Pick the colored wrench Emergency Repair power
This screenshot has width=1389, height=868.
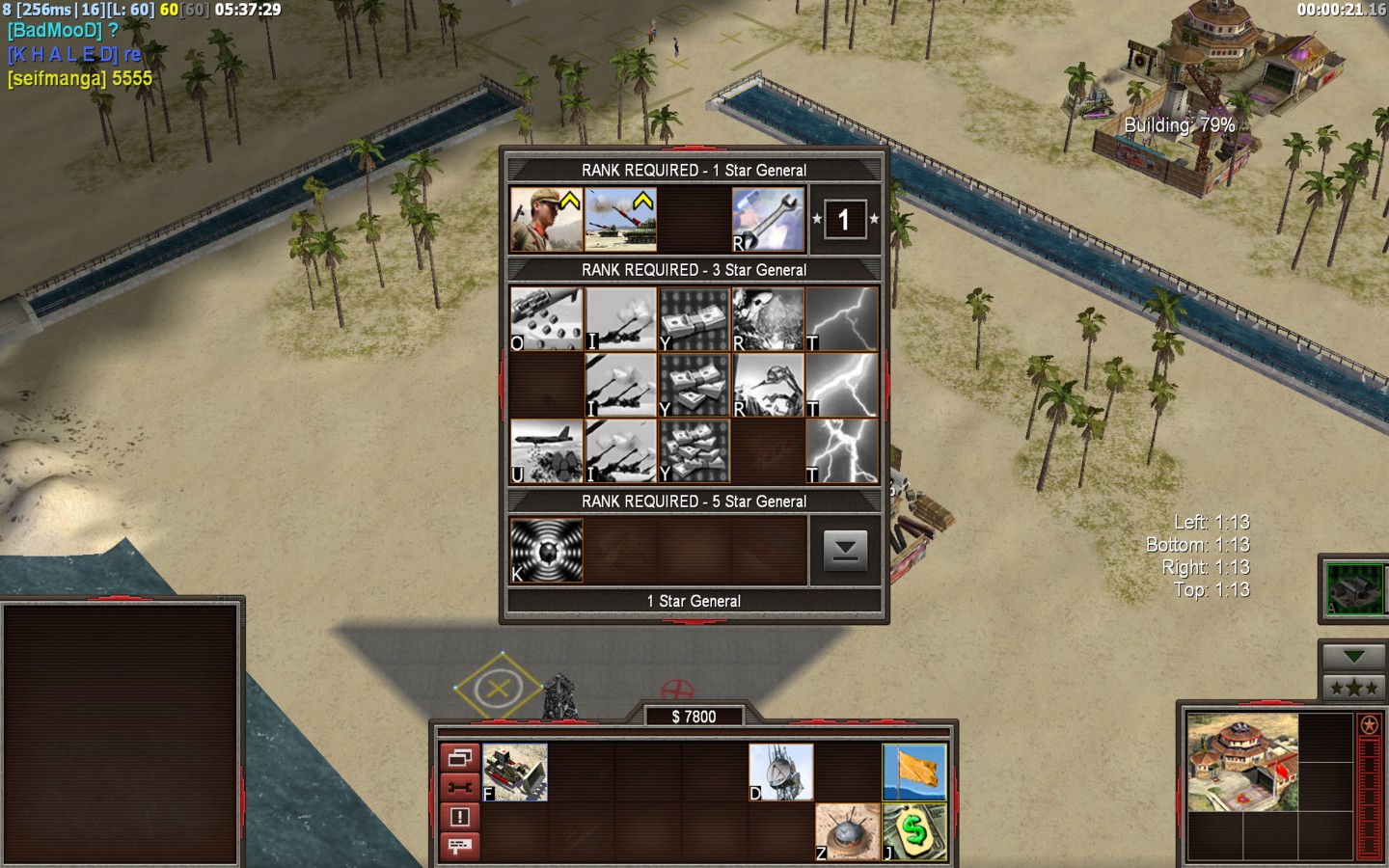tap(768, 220)
